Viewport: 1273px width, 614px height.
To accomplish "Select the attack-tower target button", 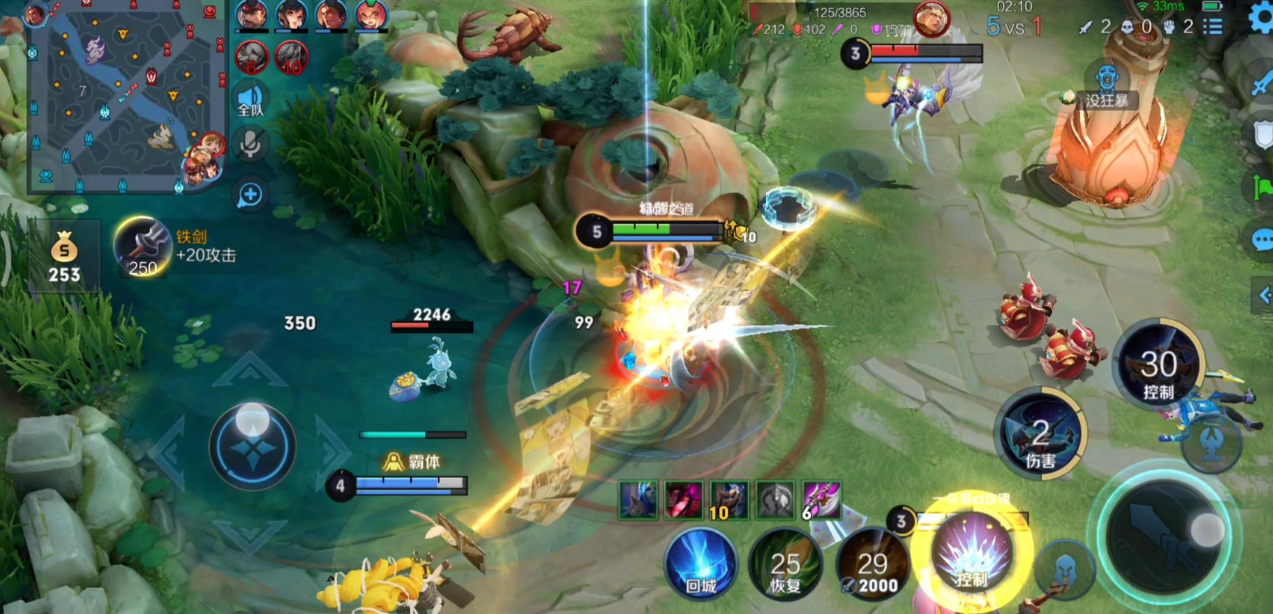I will click(x=1209, y=444).
